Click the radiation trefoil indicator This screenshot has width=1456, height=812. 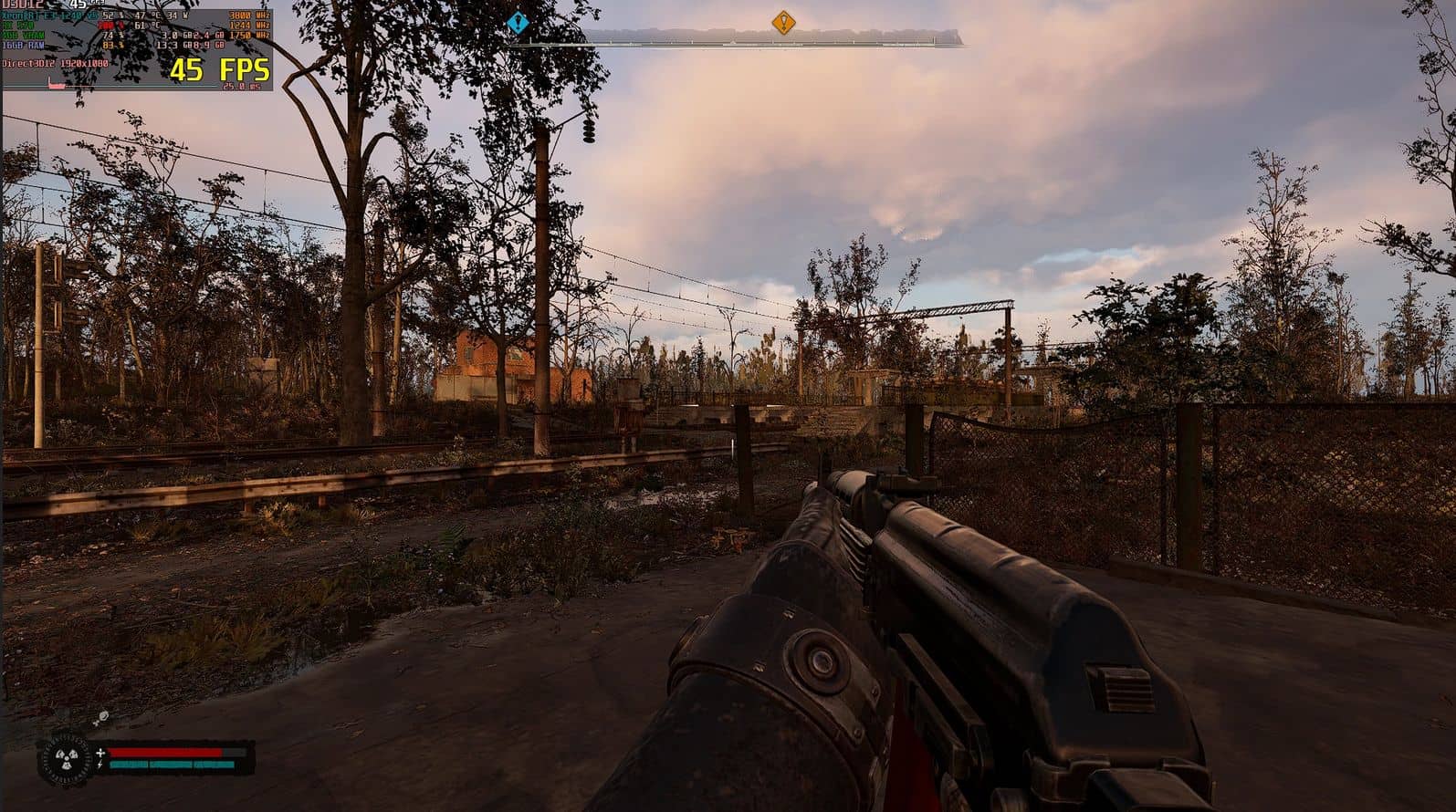[67, 759]
